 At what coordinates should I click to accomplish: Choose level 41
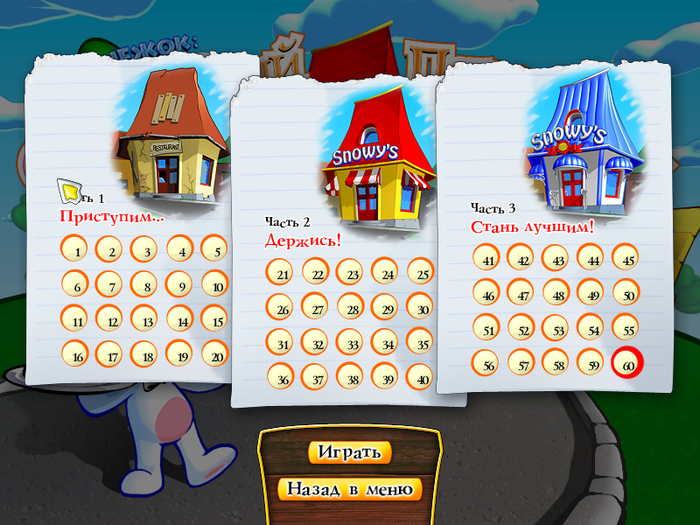[x=487, y=258]
